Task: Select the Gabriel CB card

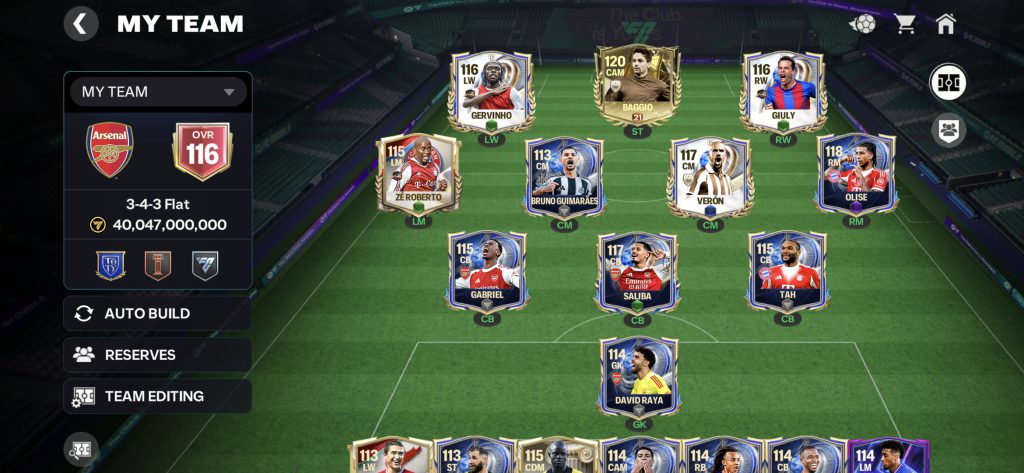Action: [487, 270]
